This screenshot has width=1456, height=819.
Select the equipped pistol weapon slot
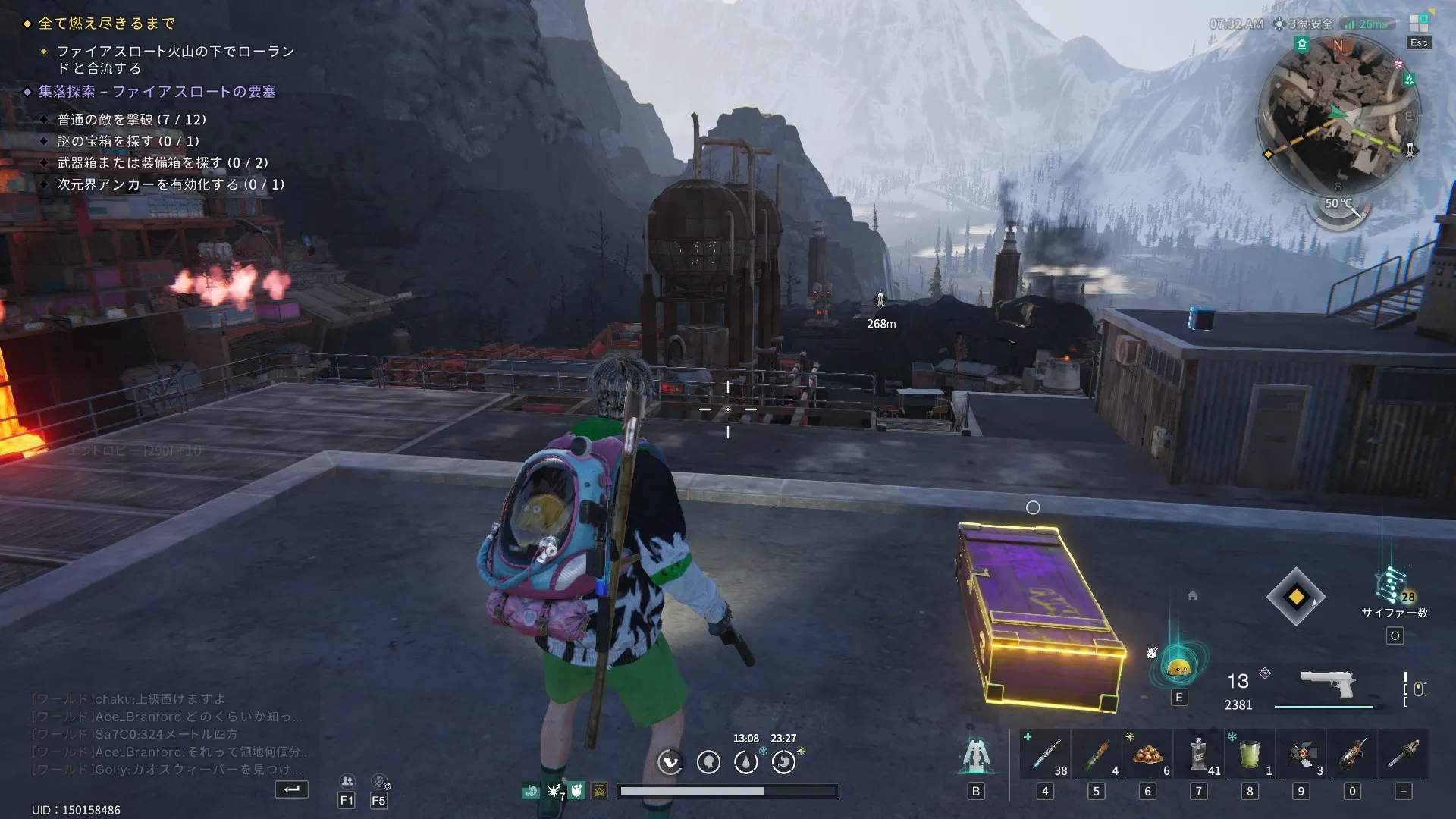click(1327, 685)
